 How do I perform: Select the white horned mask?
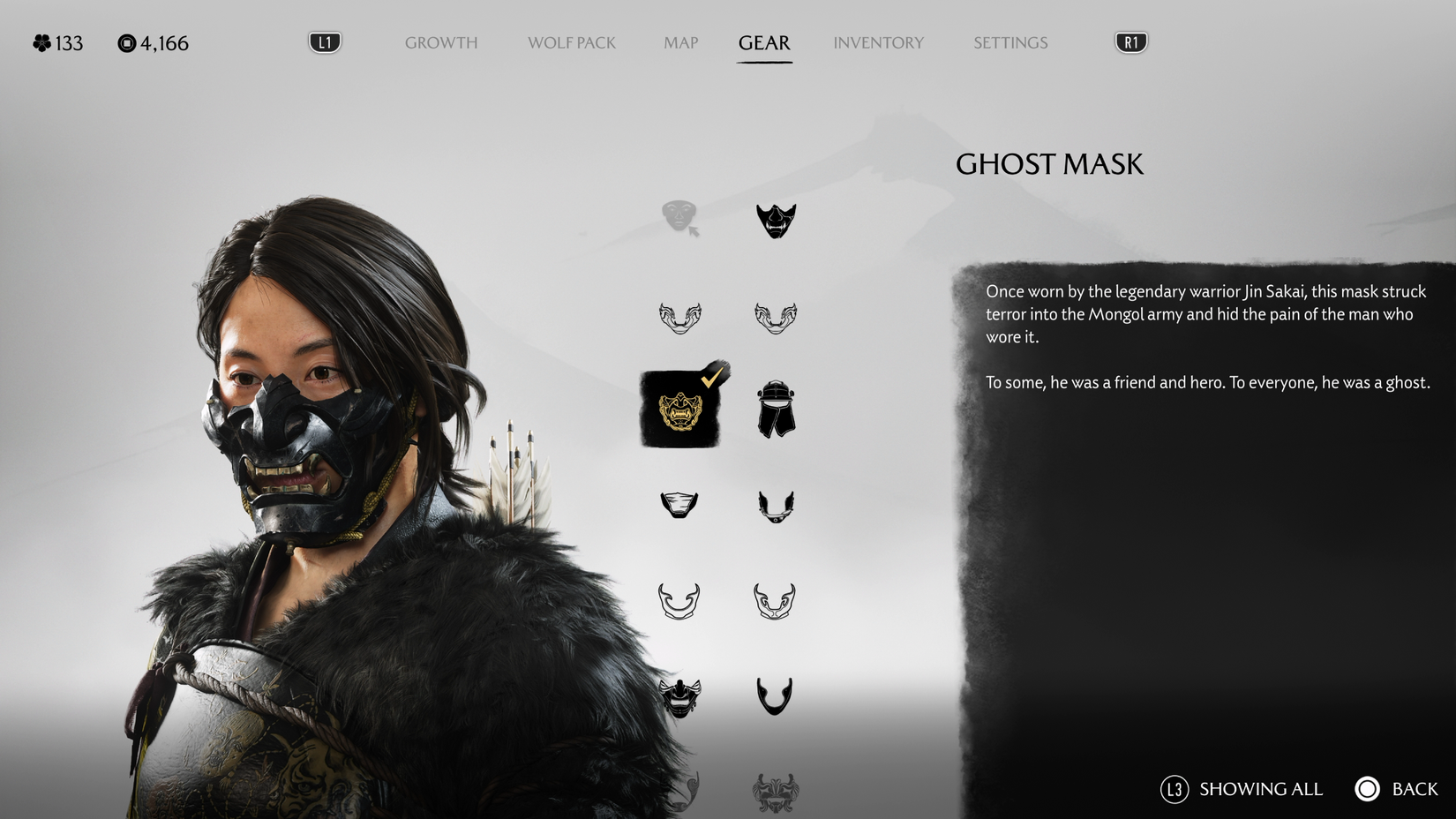[x=679, y=600]
